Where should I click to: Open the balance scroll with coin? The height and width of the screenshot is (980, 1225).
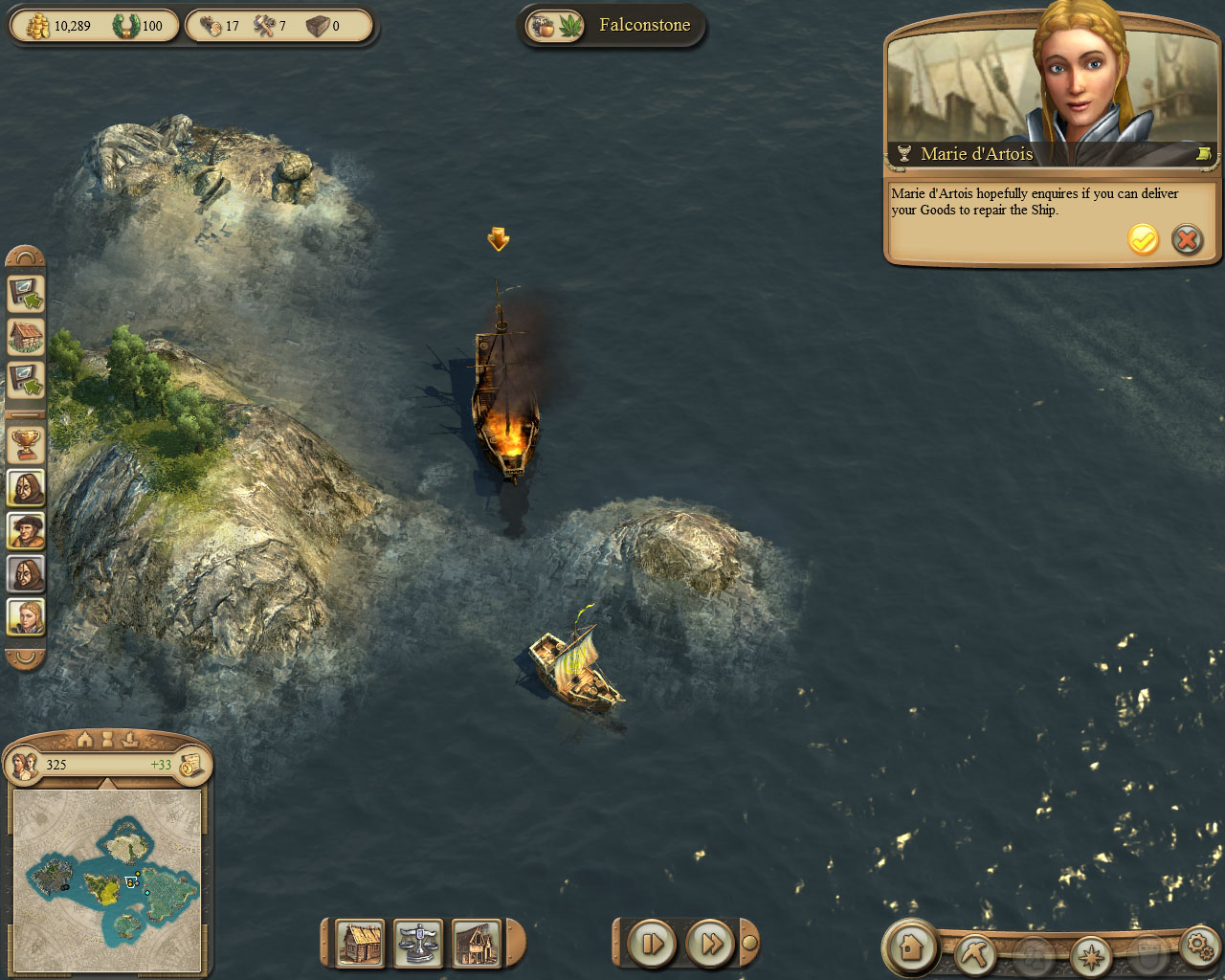[190, 765]
